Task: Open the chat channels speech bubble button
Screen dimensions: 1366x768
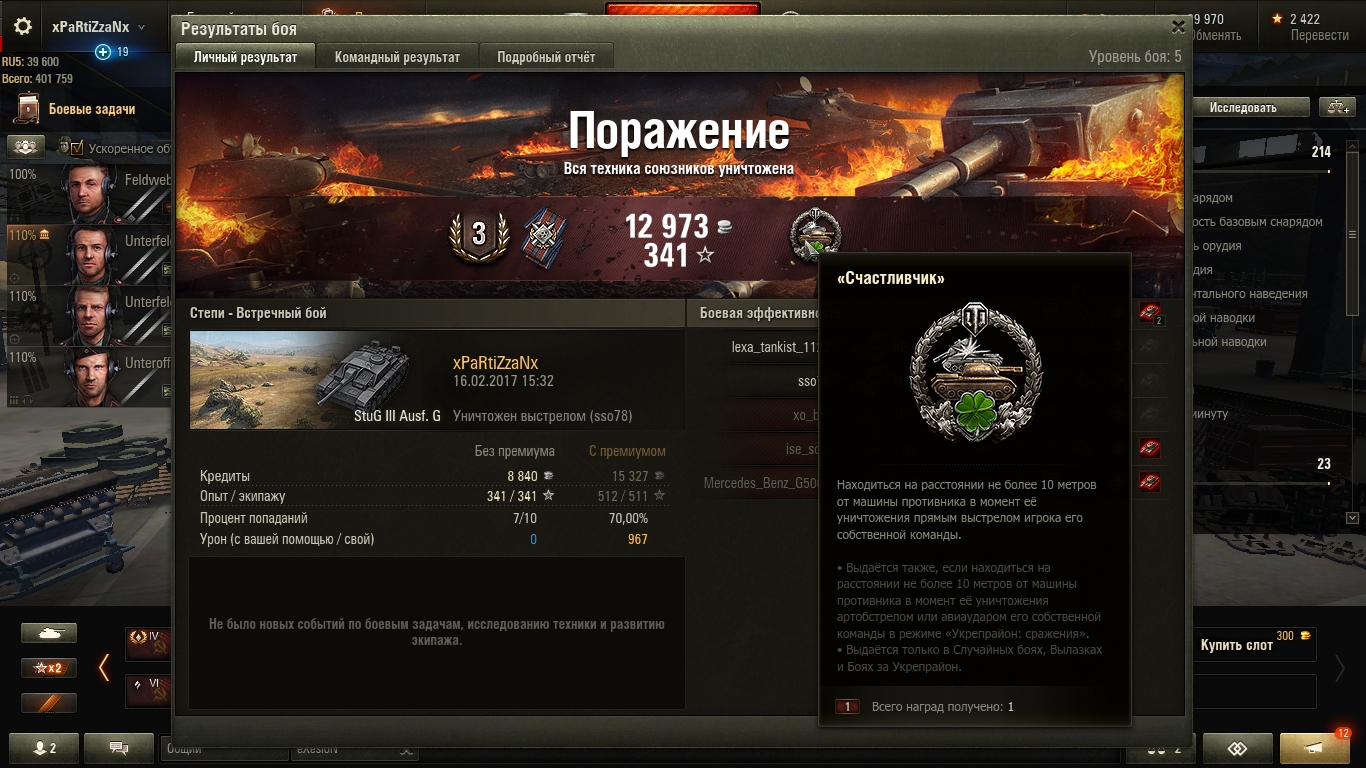Action: click(119, 748)
